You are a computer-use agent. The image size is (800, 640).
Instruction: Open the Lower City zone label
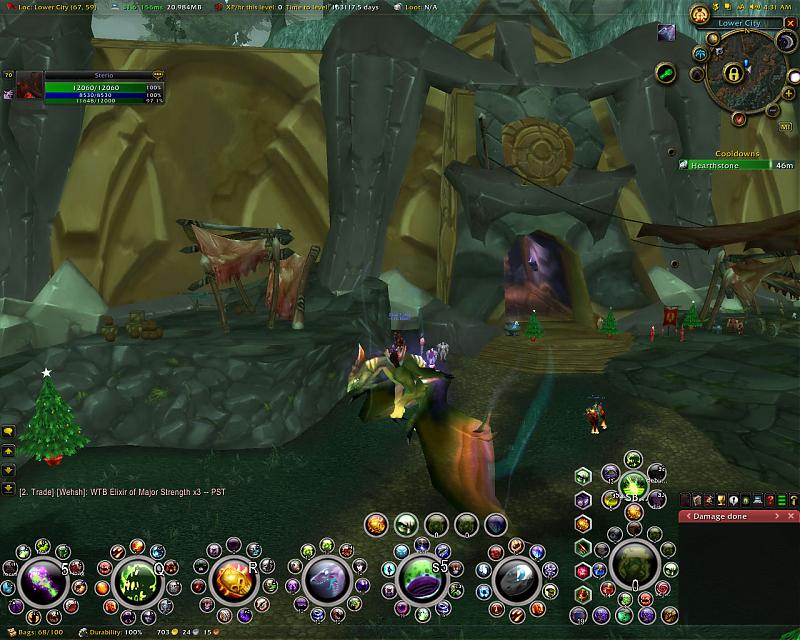(740, 22)
